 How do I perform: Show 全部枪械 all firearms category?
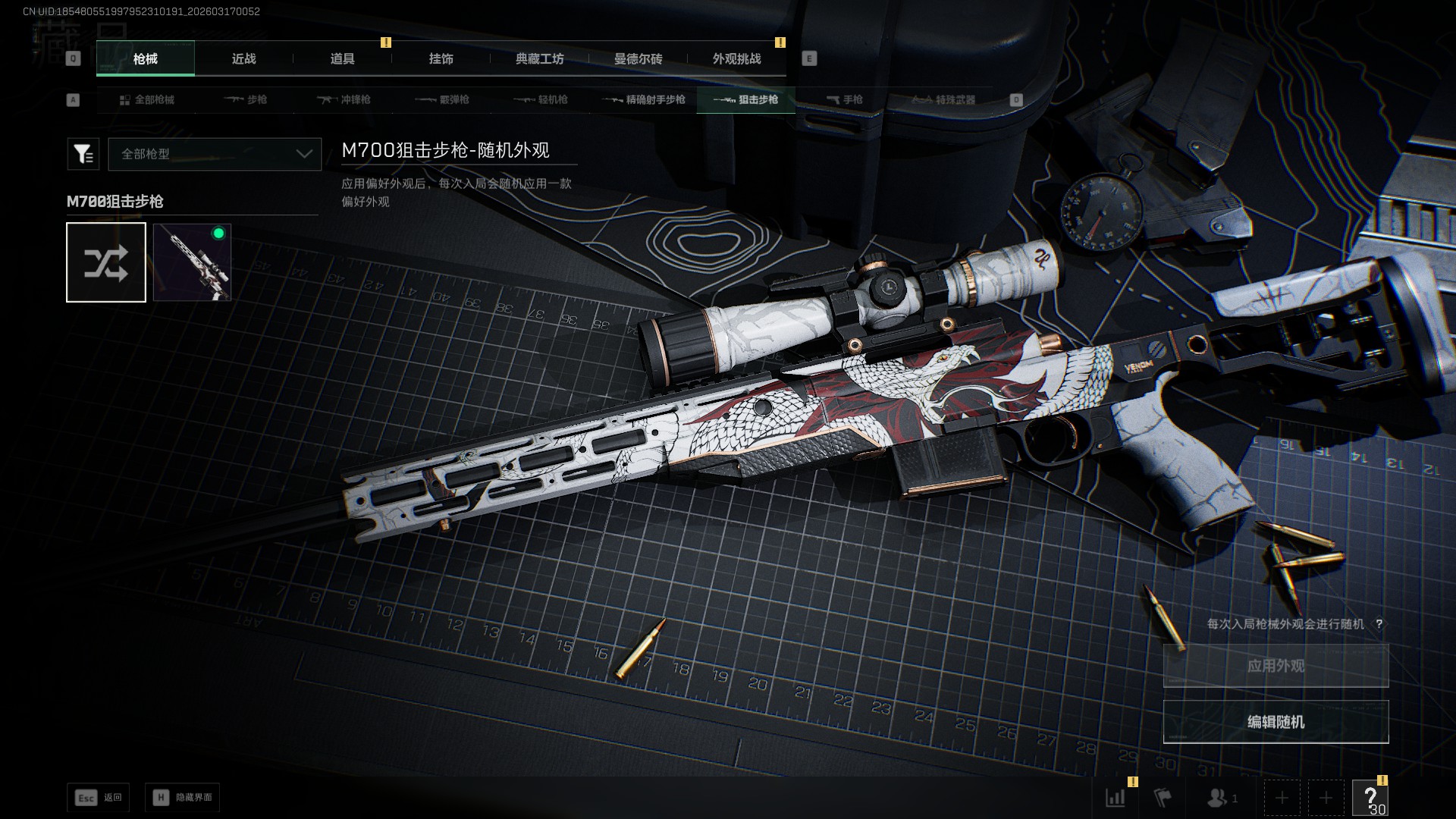tap(147, 100)
